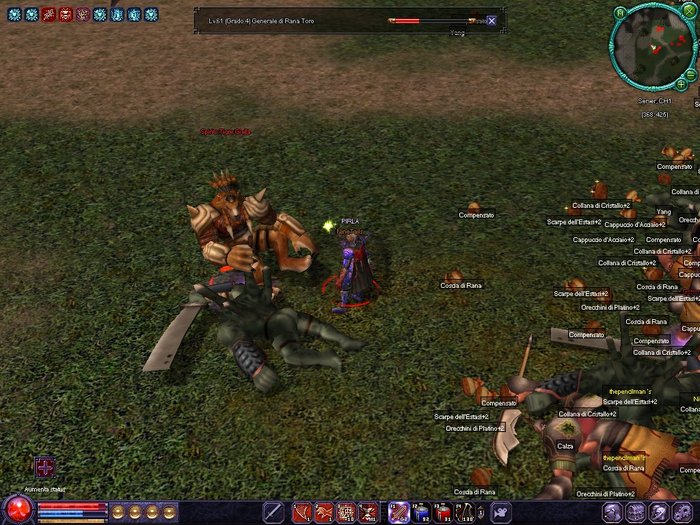Open the Aumenta status panel icon
The height and width of the screenshot is (525, 700).
tap(45, 468)
